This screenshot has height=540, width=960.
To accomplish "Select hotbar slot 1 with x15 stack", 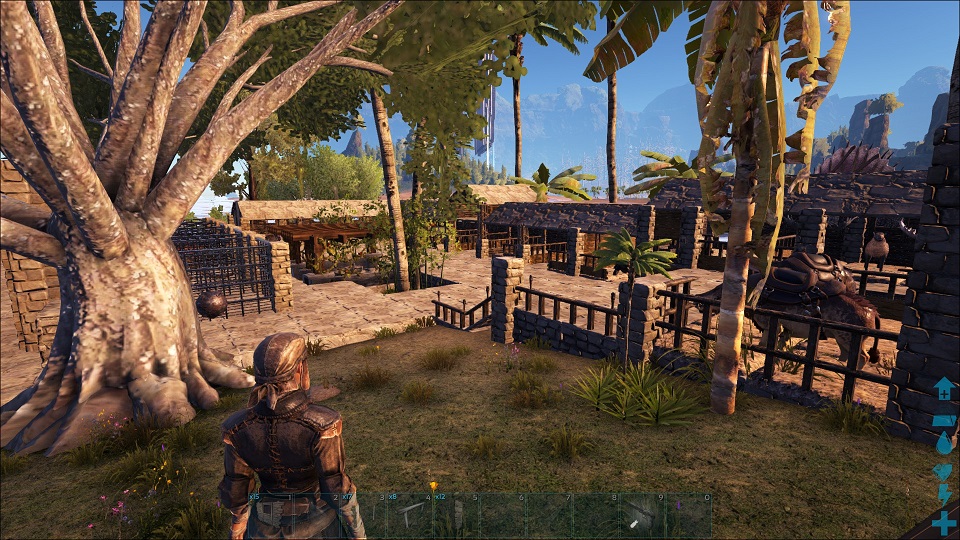I will [x=271, y=515].
